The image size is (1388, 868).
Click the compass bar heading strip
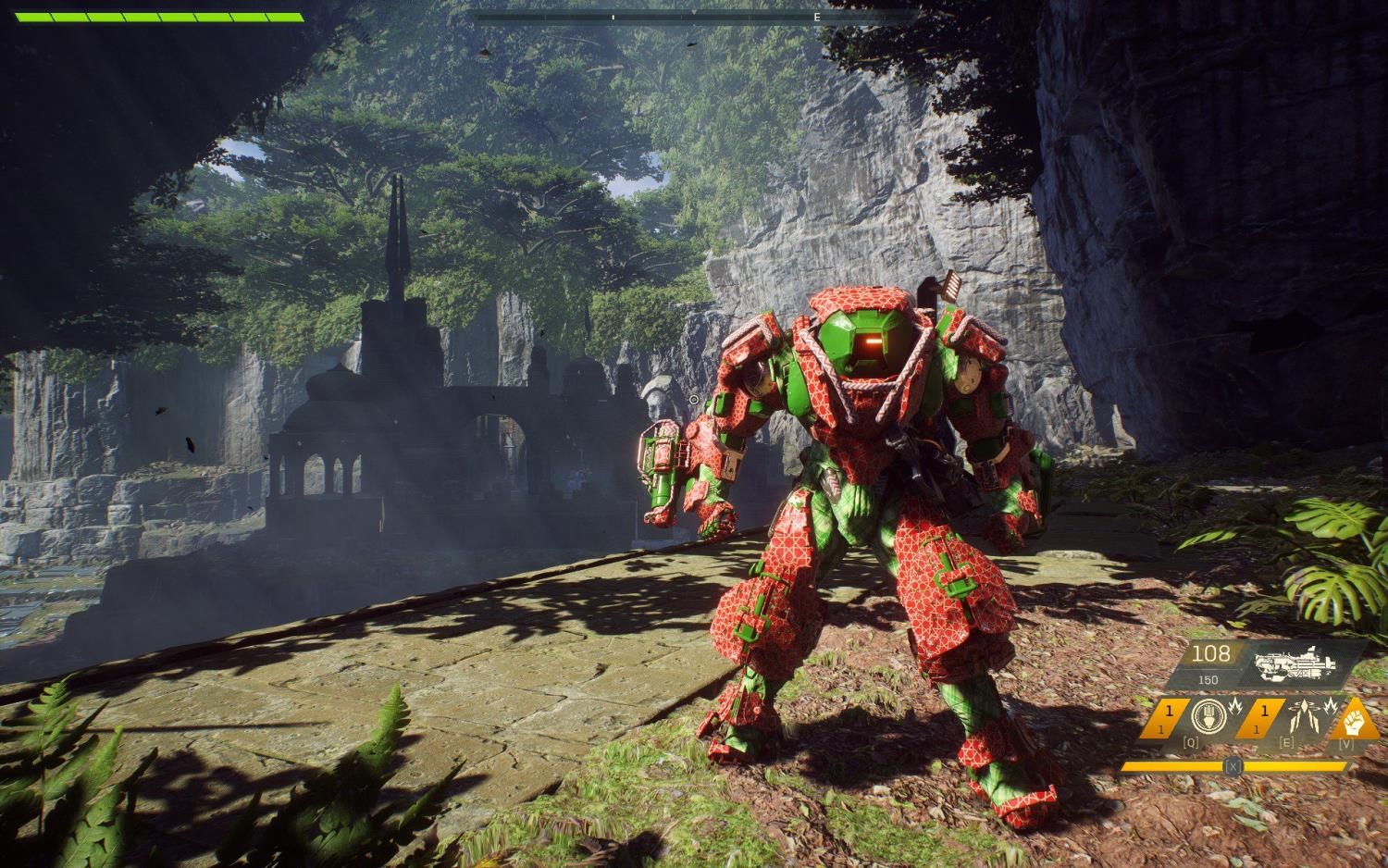pos(693,17)
